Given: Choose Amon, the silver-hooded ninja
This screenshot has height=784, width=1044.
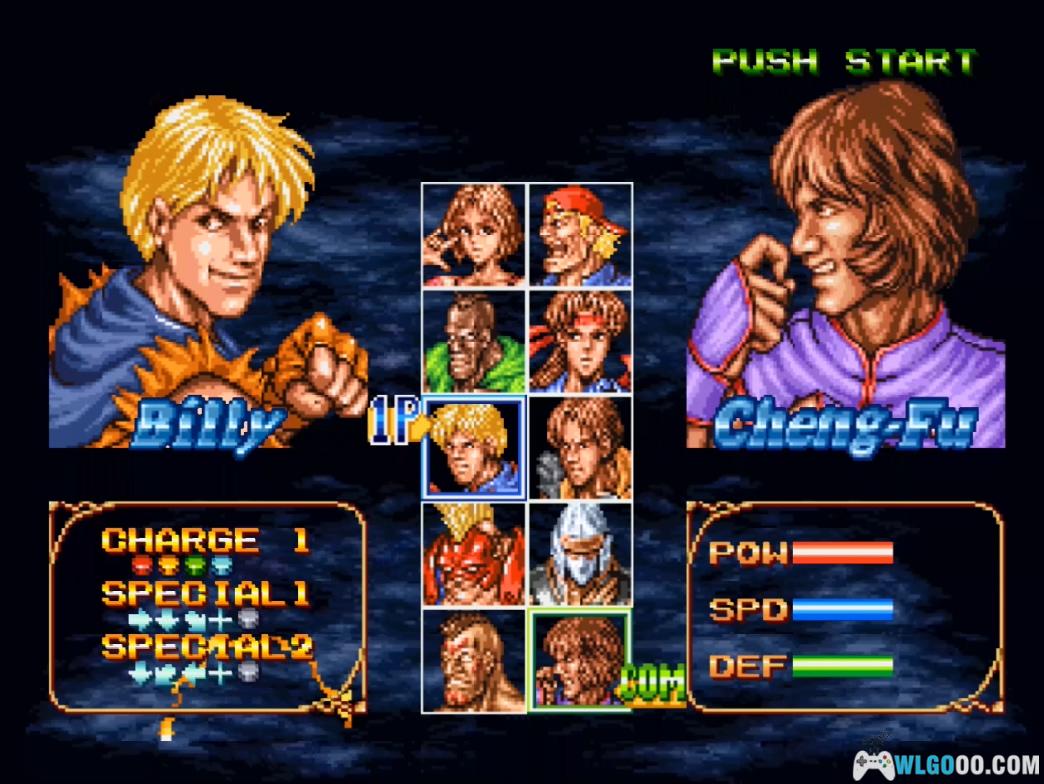Looking at the screenshot, I should coord(580,553).
